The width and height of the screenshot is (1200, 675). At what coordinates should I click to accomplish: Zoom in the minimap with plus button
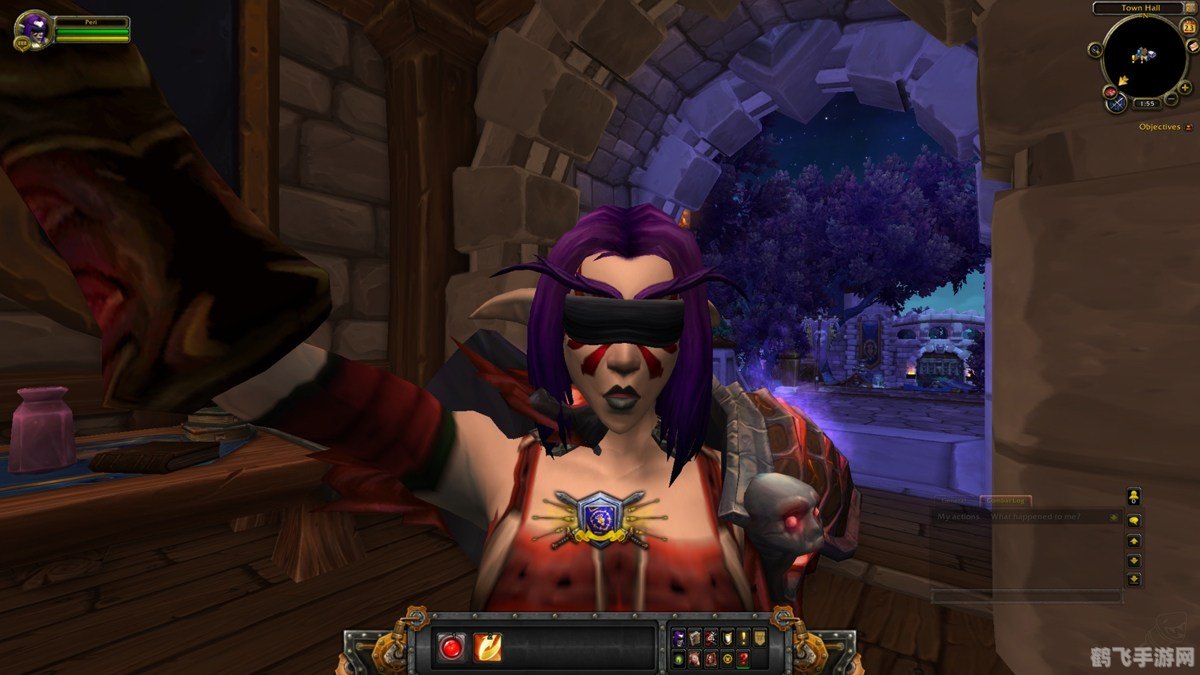coord(1185,87)
